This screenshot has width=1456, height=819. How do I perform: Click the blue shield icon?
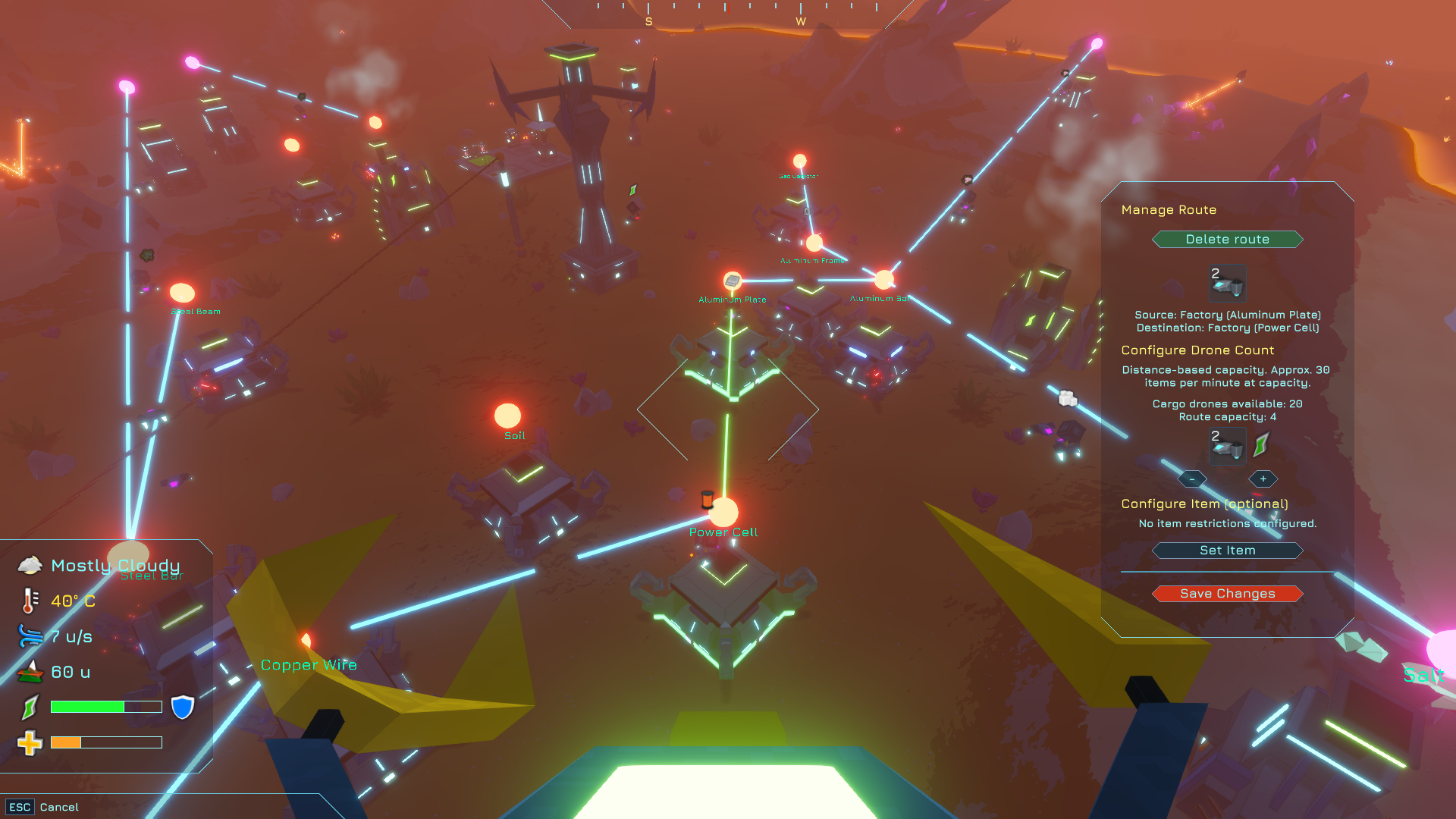point(181,706)
